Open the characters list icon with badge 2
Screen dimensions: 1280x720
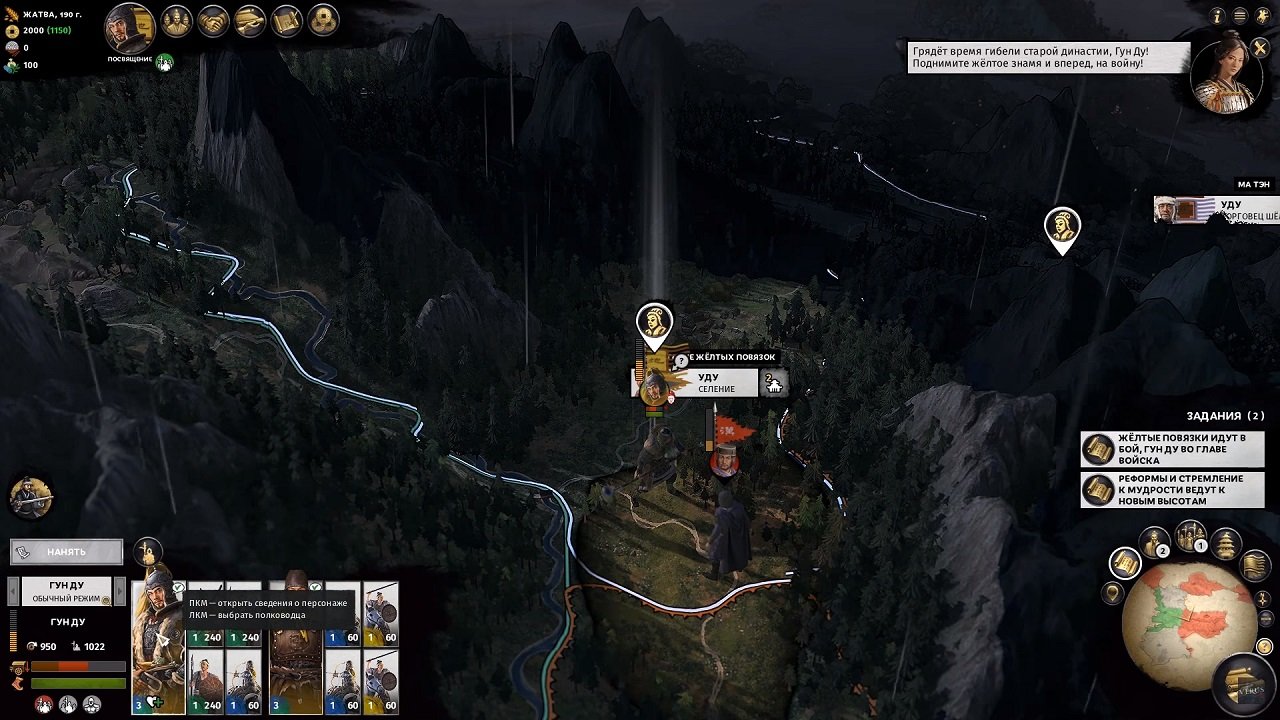click(x=1155, y=543)
